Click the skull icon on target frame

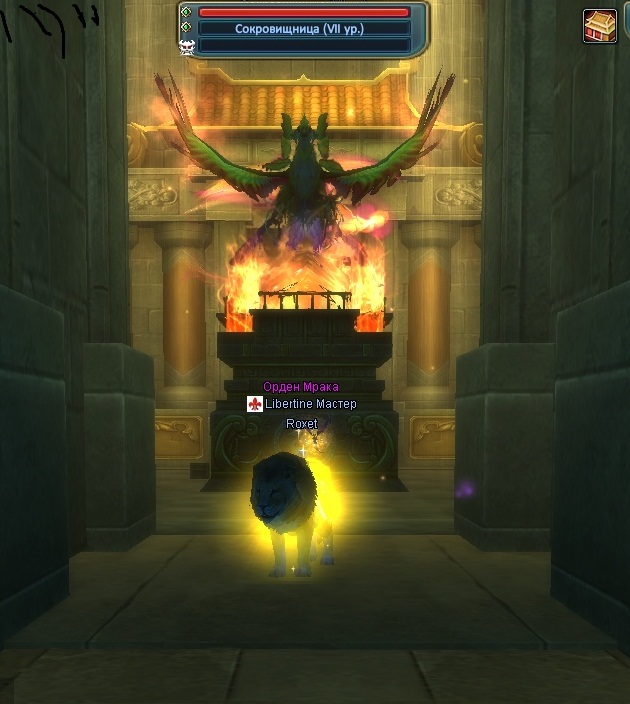click(x=186, y=45)
